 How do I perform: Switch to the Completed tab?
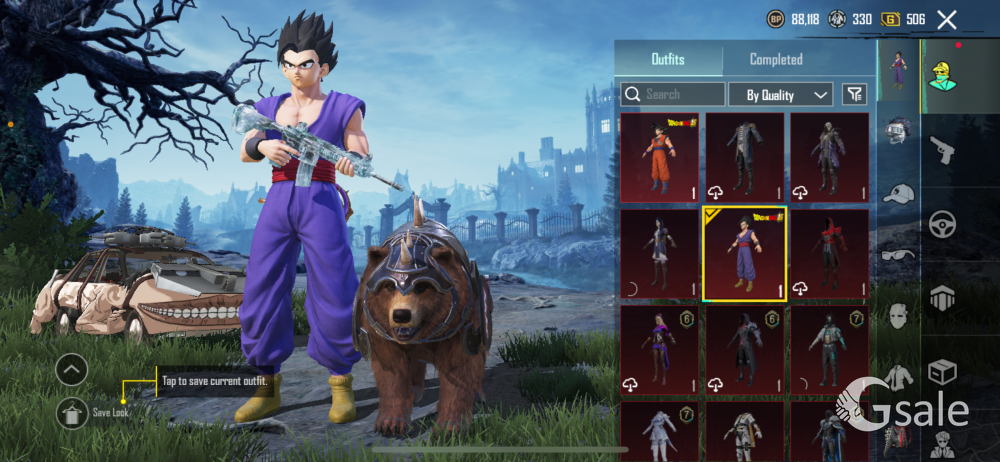point(776,59)
